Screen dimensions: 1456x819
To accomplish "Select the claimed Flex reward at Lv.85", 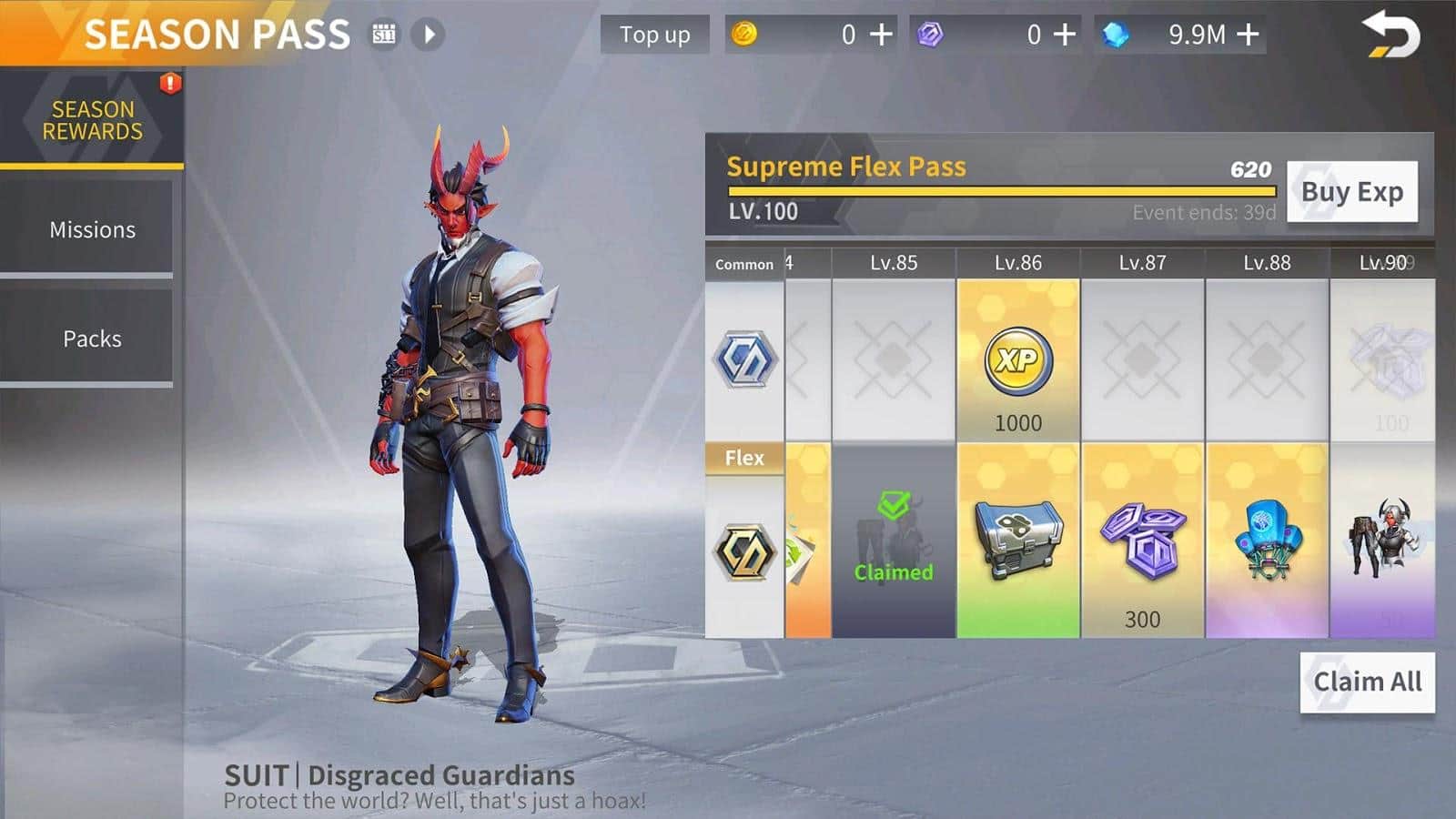I will point(894,540).
